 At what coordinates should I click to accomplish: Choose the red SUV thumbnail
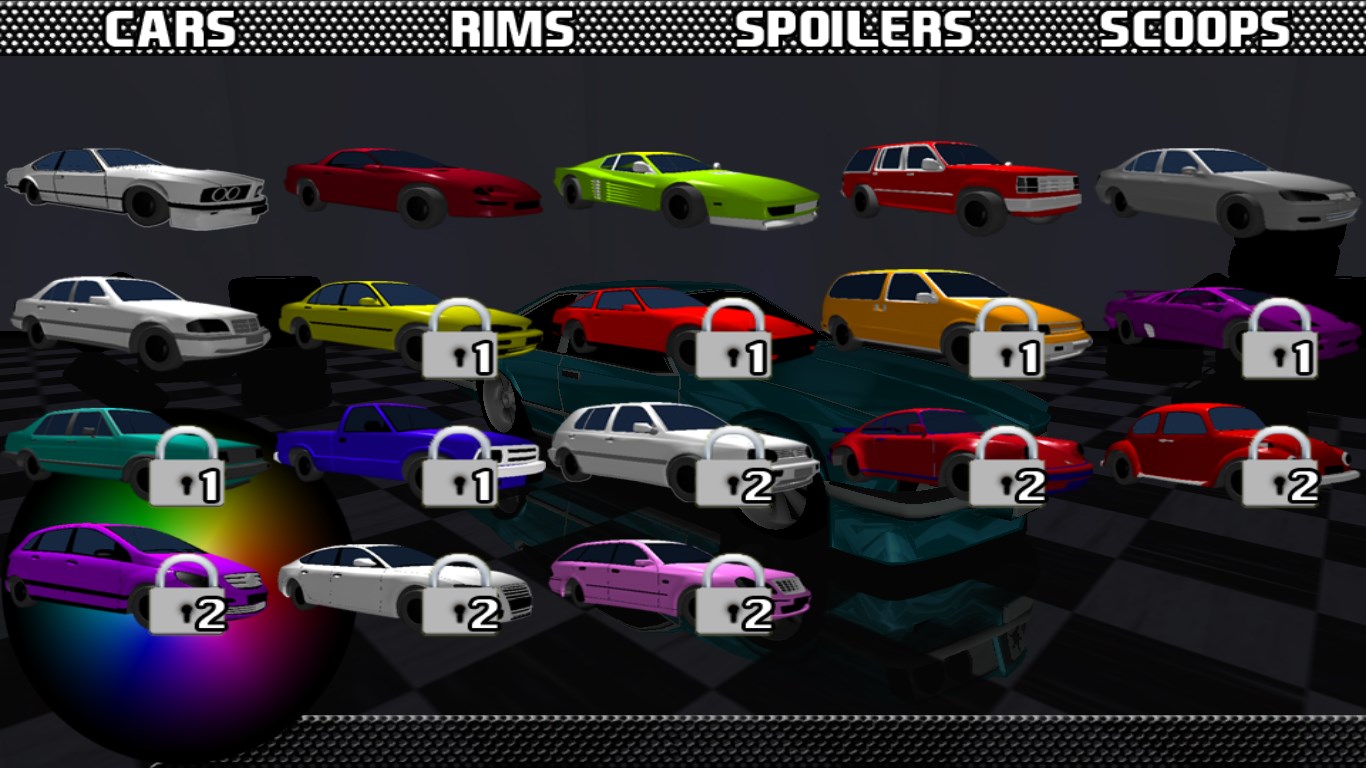point(960,185)
